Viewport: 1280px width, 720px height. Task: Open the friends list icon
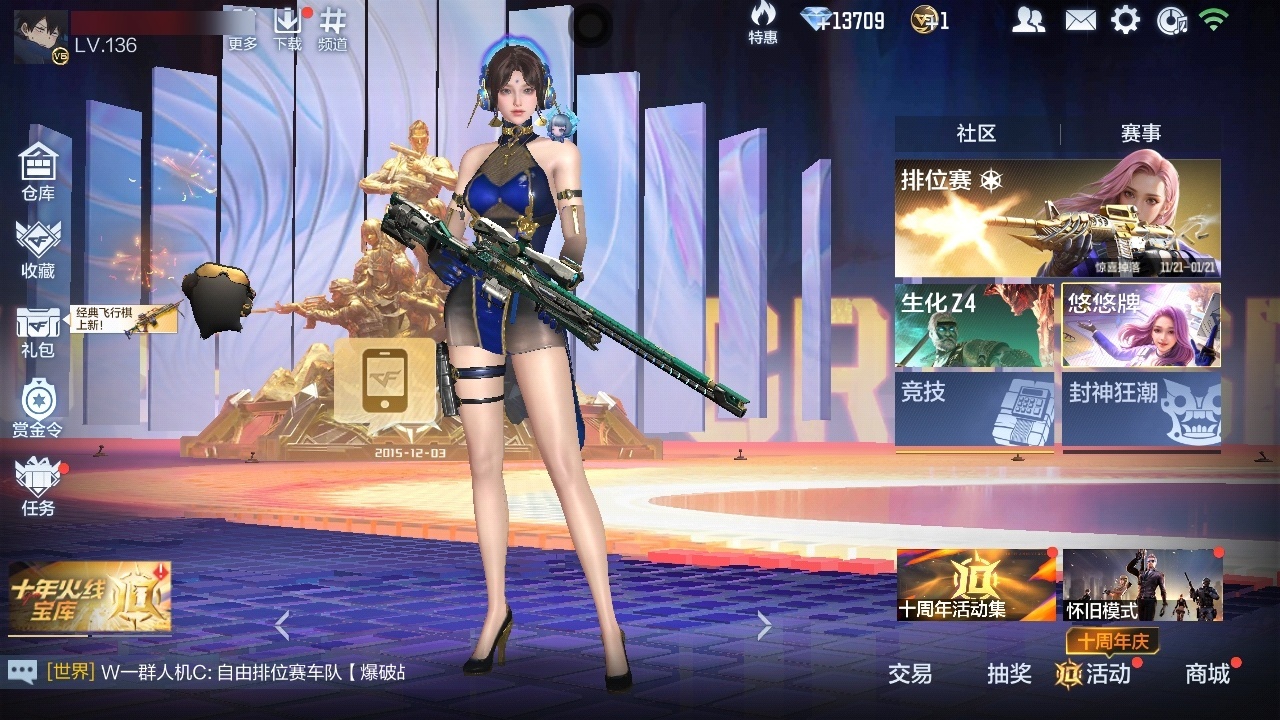(1028, 20)
